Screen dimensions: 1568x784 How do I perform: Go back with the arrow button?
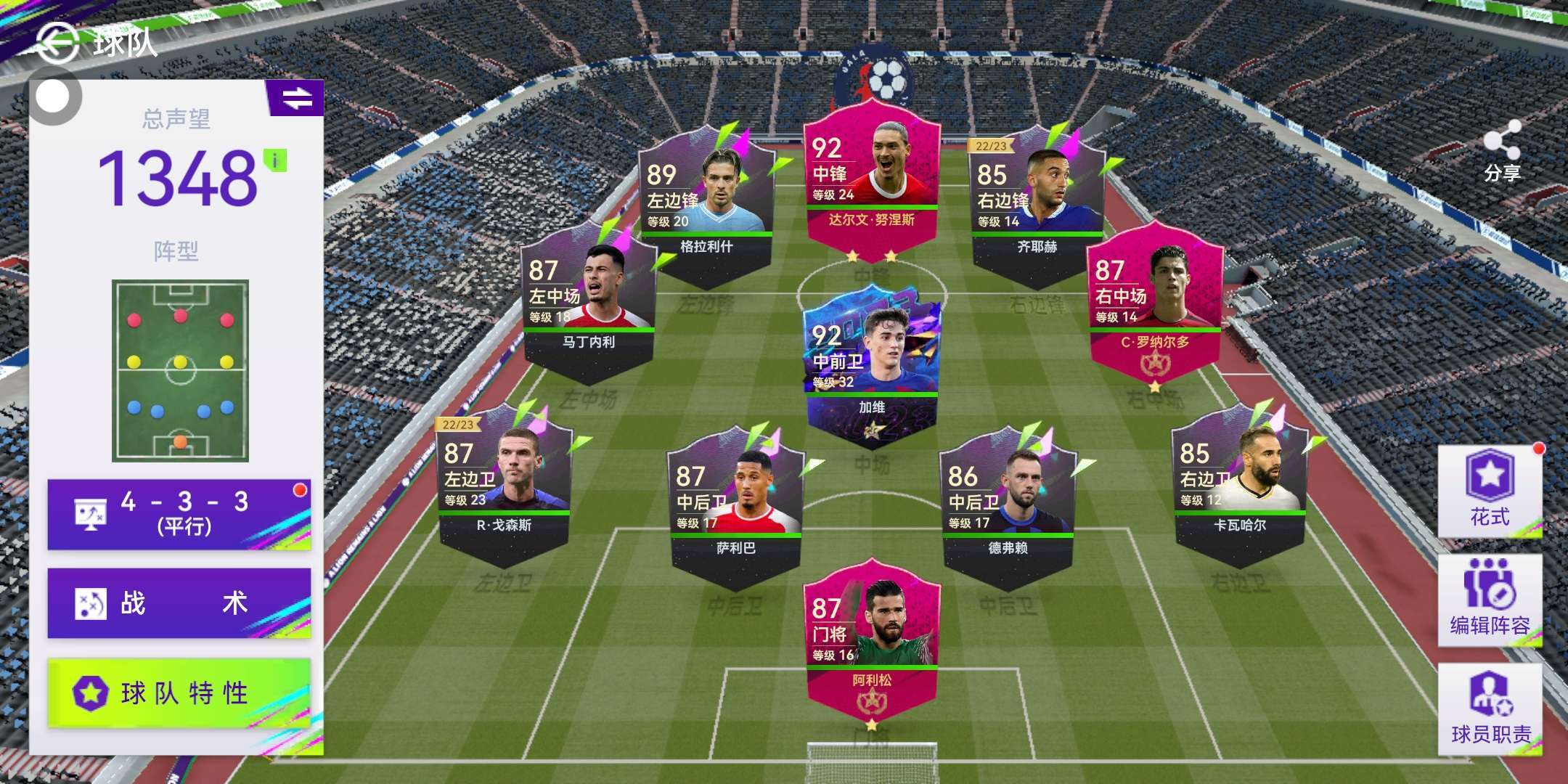click(x=57, y=42)
